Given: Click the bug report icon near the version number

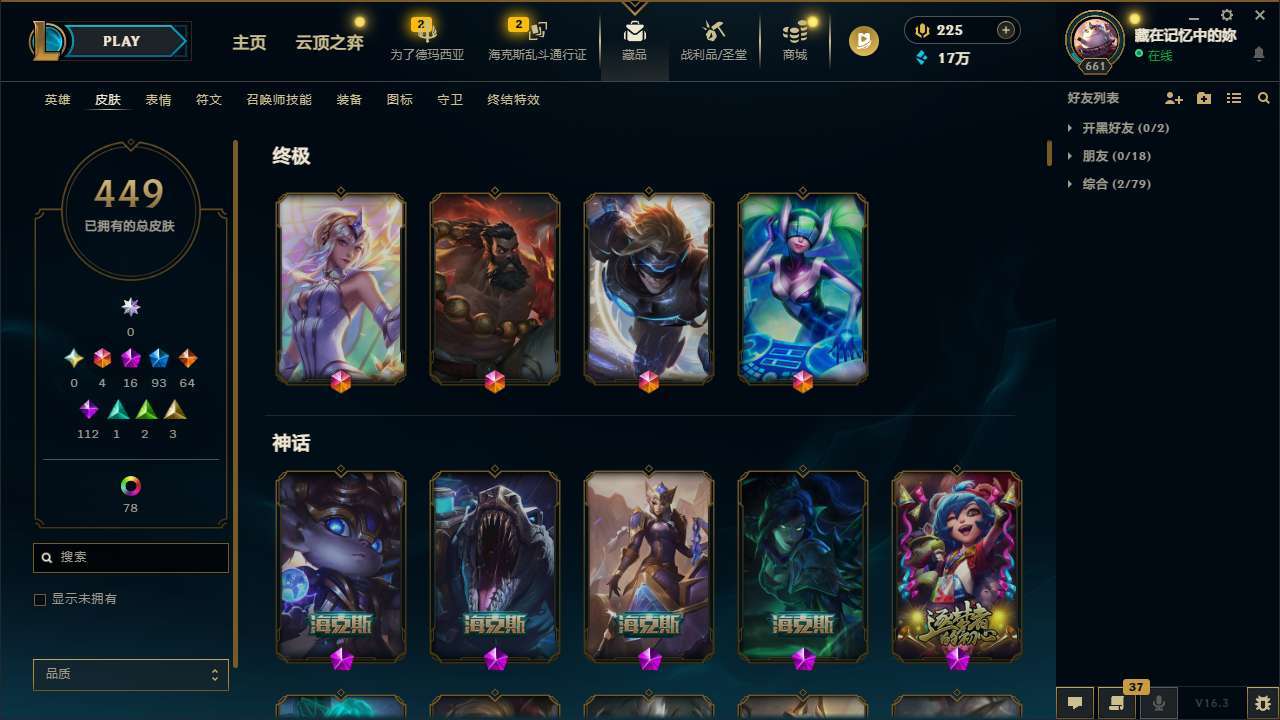Looking at the screenshot, I should [x=1261, y=704].
